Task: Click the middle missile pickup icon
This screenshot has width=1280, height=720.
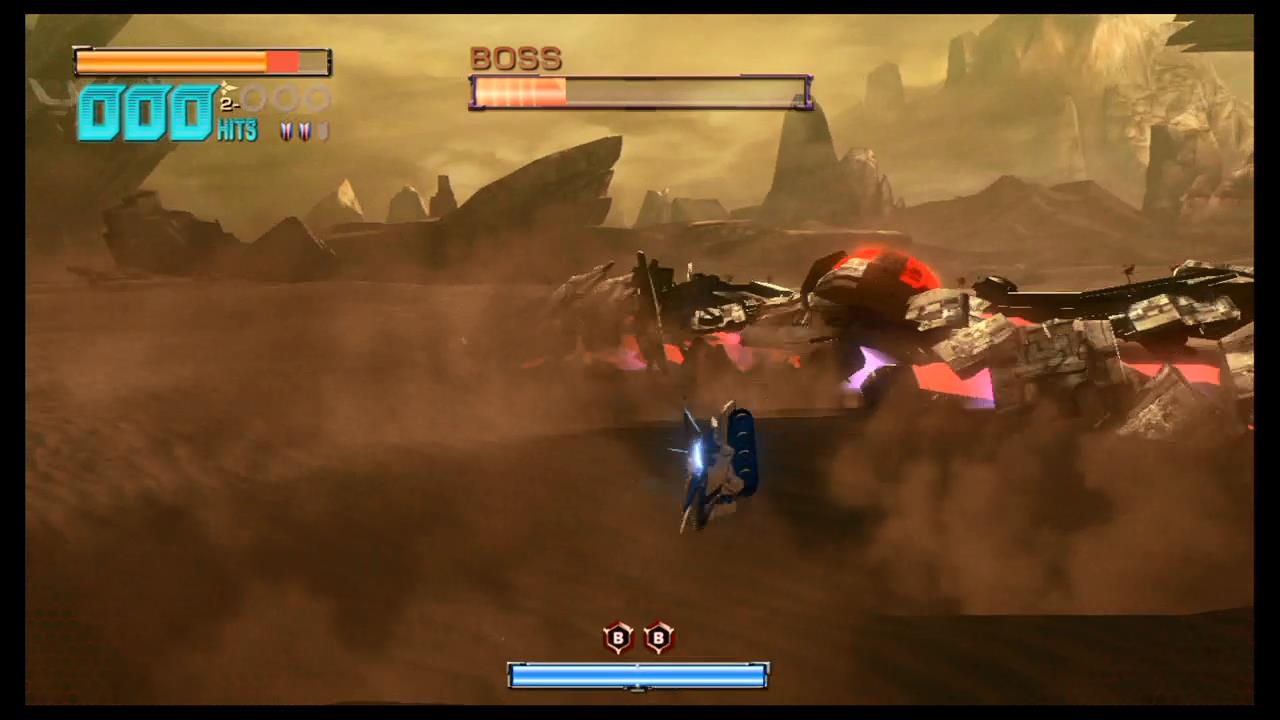Action: coord(303,130)
